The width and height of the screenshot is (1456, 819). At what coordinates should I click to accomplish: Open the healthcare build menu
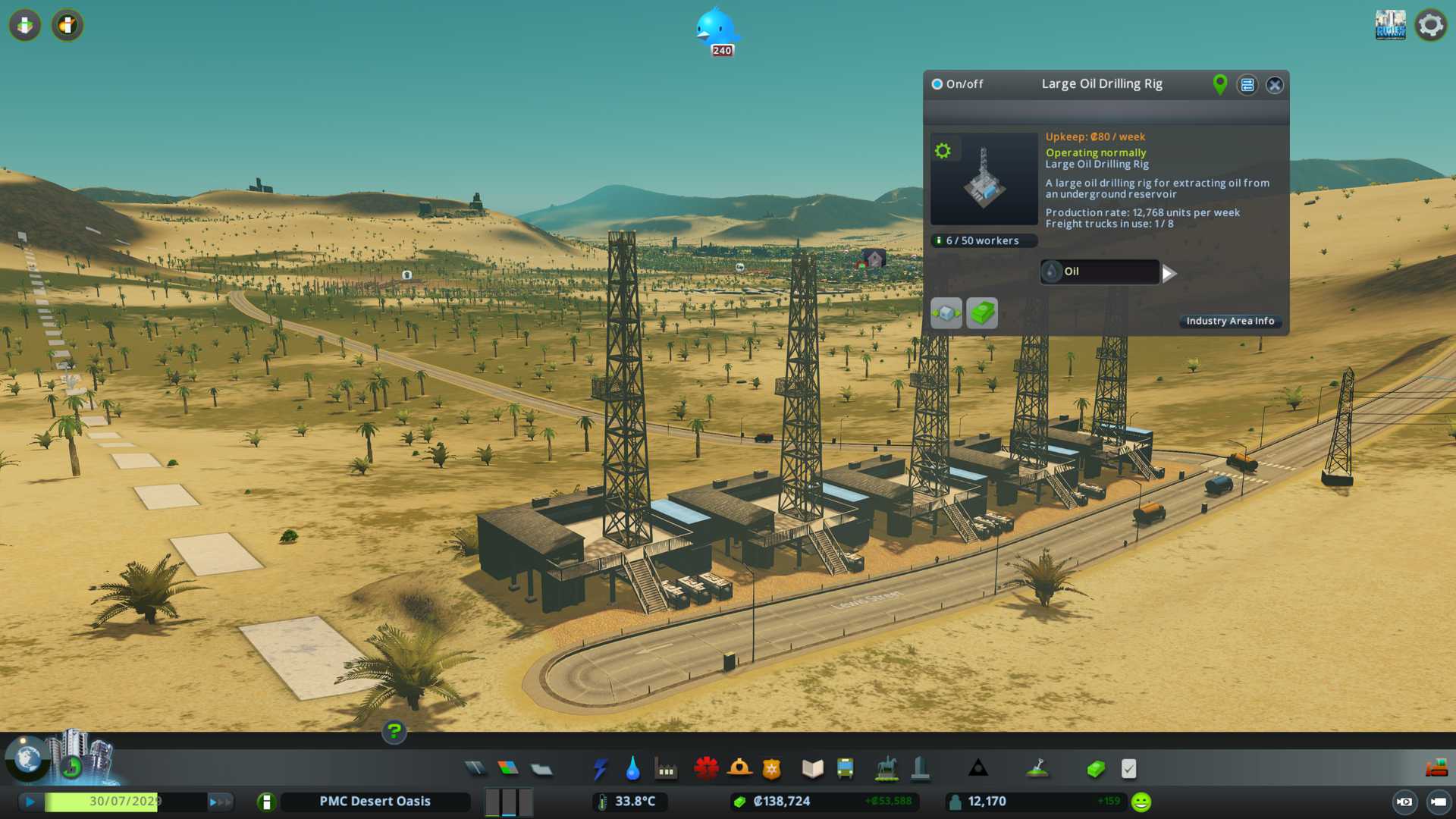pos(706,769)
